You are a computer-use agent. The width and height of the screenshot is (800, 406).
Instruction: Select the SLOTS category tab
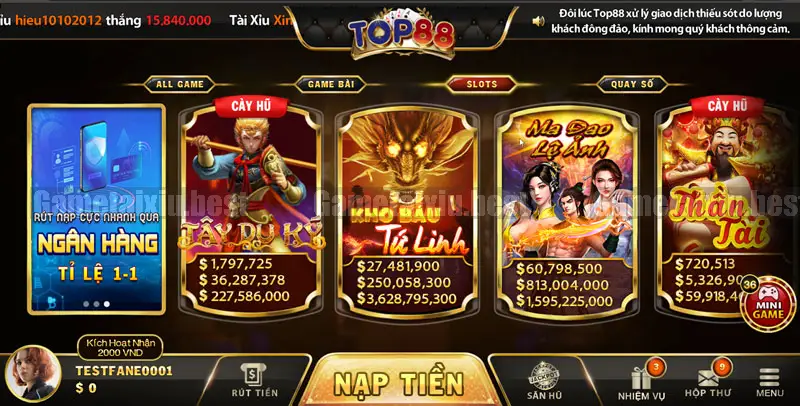pos(481,84)
